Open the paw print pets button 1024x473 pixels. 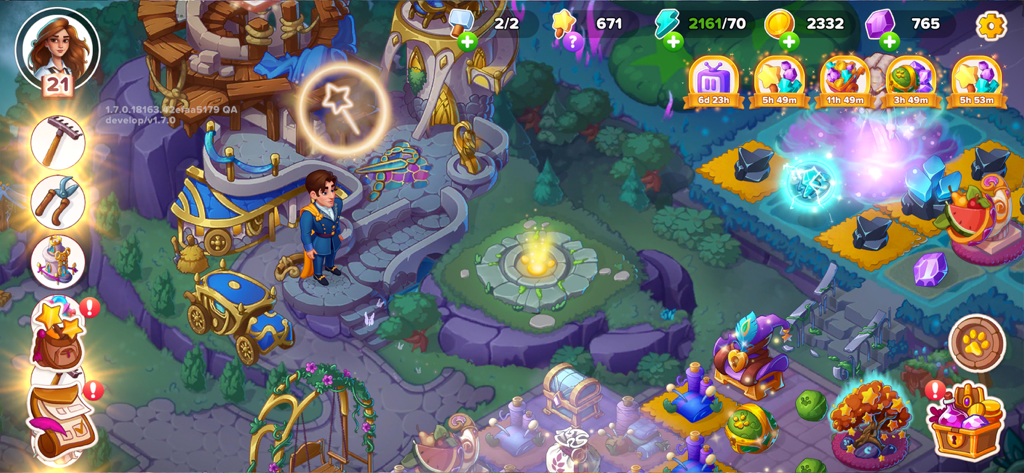(x=976, y=343)
